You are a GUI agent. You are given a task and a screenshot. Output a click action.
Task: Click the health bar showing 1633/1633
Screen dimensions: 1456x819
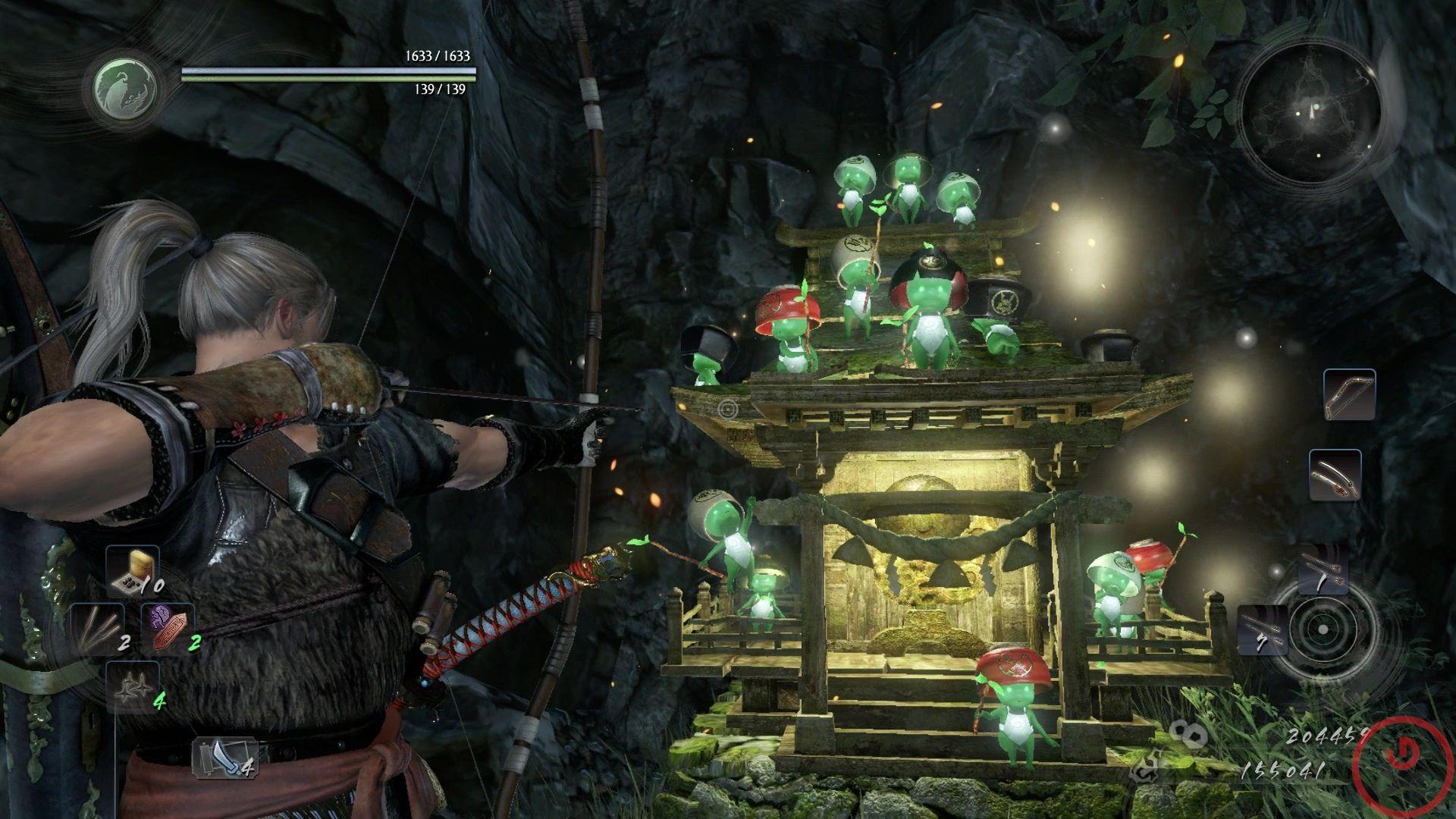[330, 72]
